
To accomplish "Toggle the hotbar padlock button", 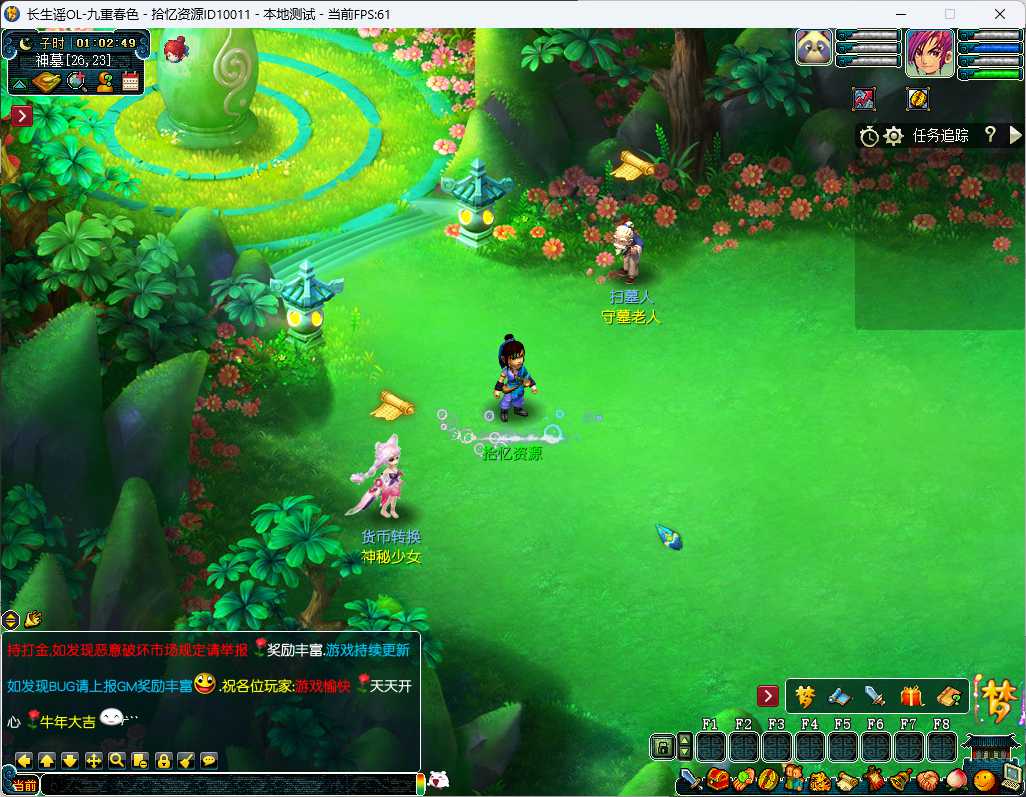I will coord(661,746).
